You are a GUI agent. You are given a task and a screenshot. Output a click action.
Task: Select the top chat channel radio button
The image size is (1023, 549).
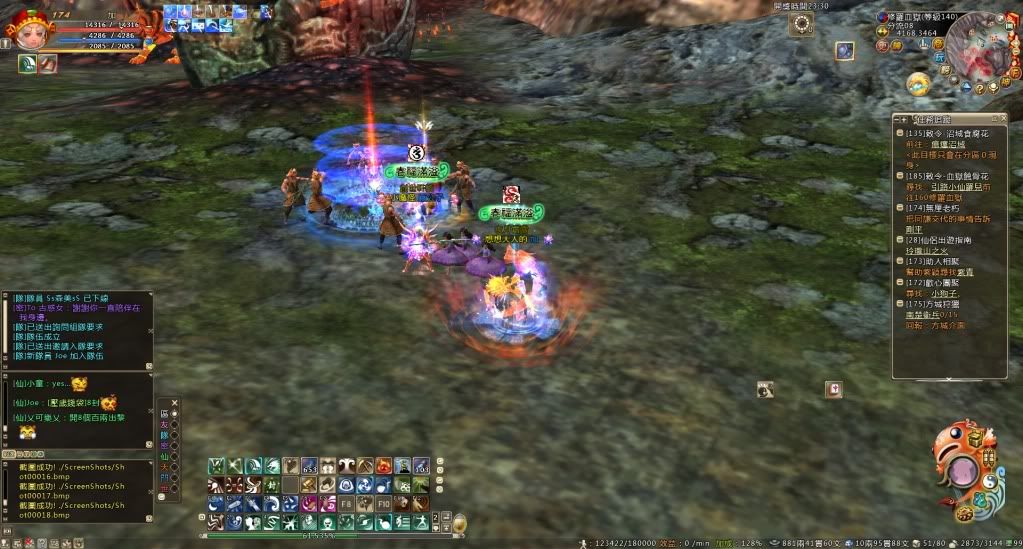click(x=175, y=413)
